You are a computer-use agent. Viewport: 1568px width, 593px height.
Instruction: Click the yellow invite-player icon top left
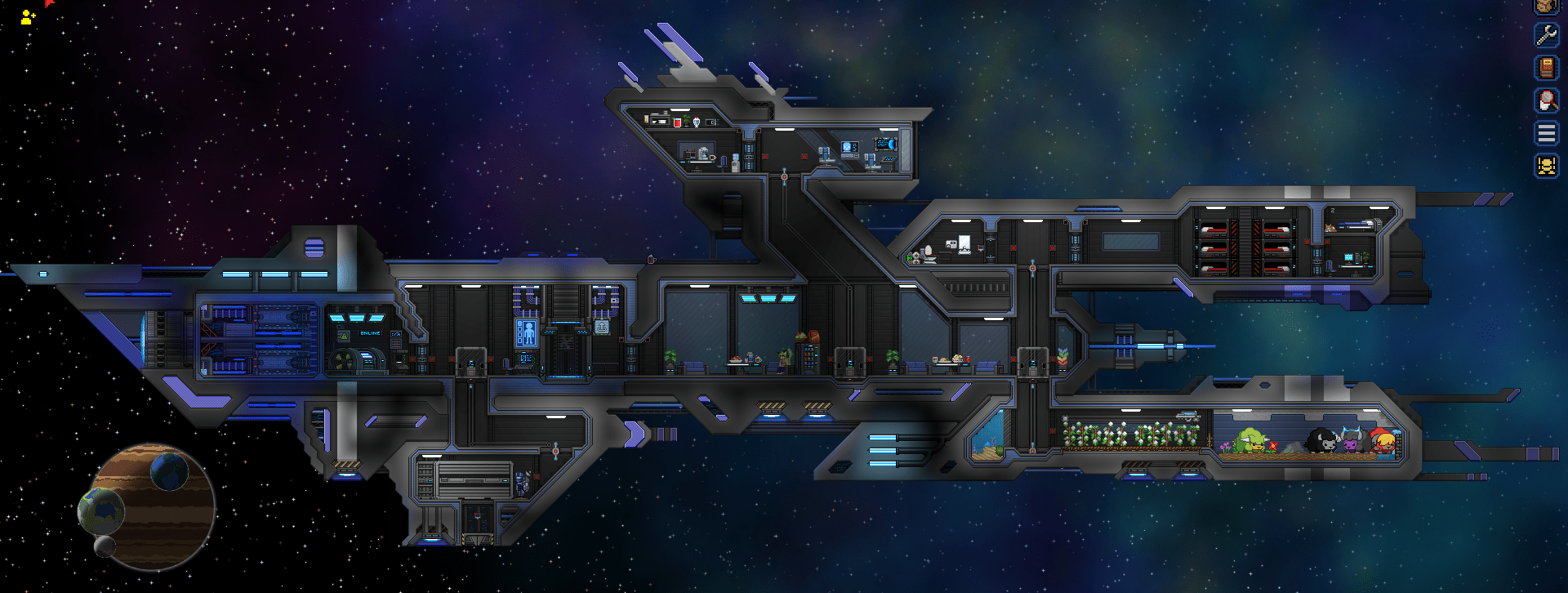coord(26,17)
